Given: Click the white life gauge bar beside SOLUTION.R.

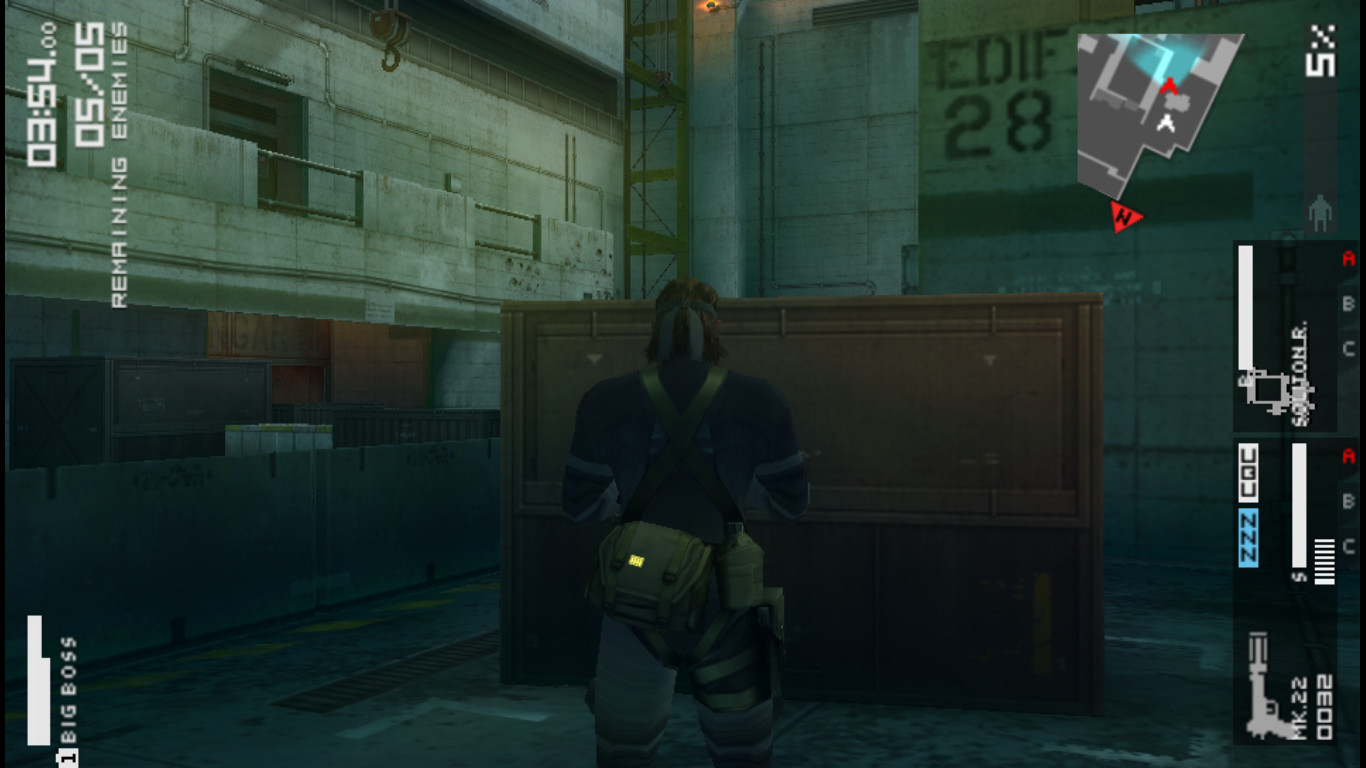Looking at the screenshot, I should point(1245,310).
